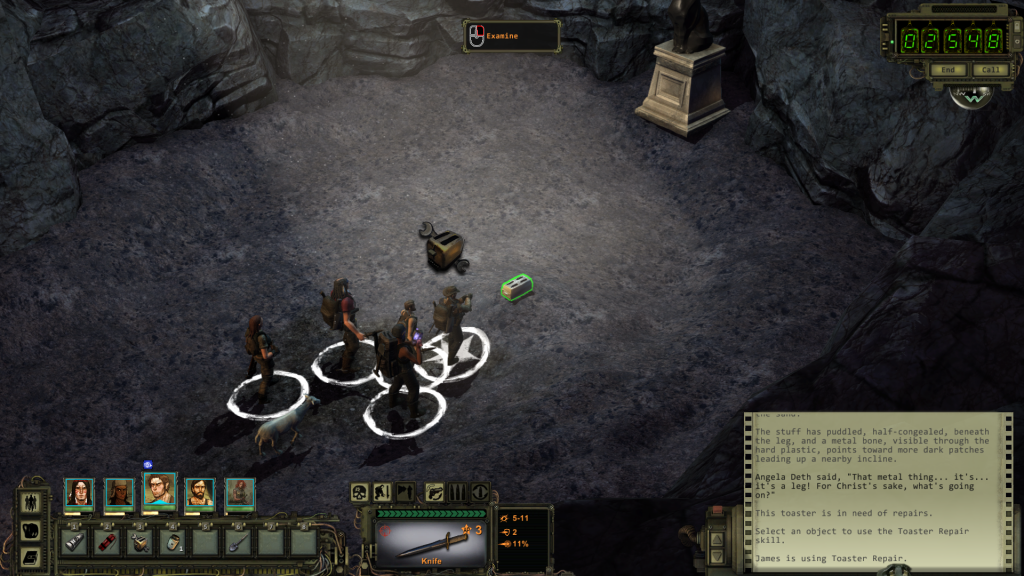Pick the red-haired woman's portrait
Screen dimensions: 1024x576
pos(240,492)
